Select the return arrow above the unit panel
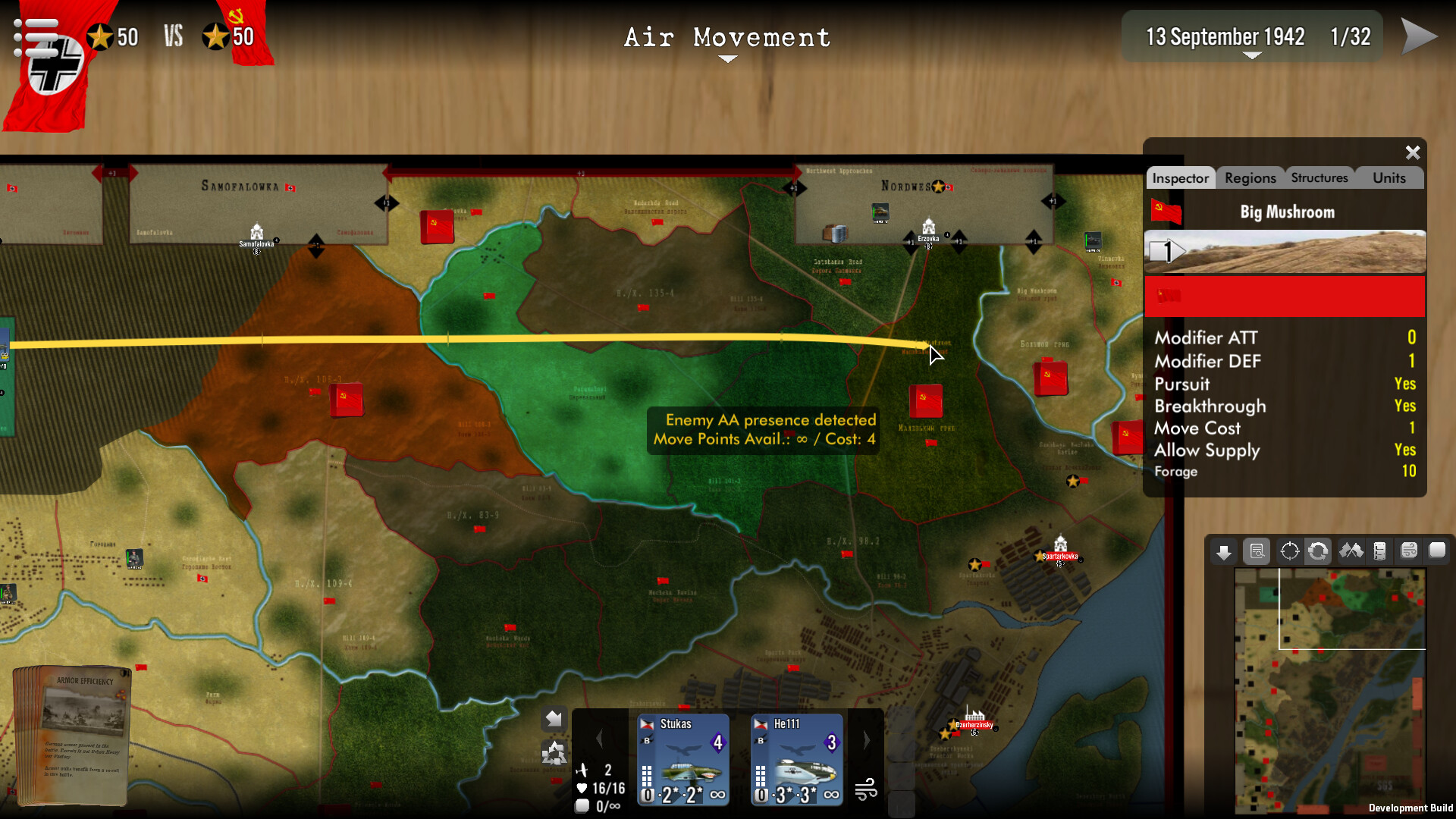 (x=553, y=717)
